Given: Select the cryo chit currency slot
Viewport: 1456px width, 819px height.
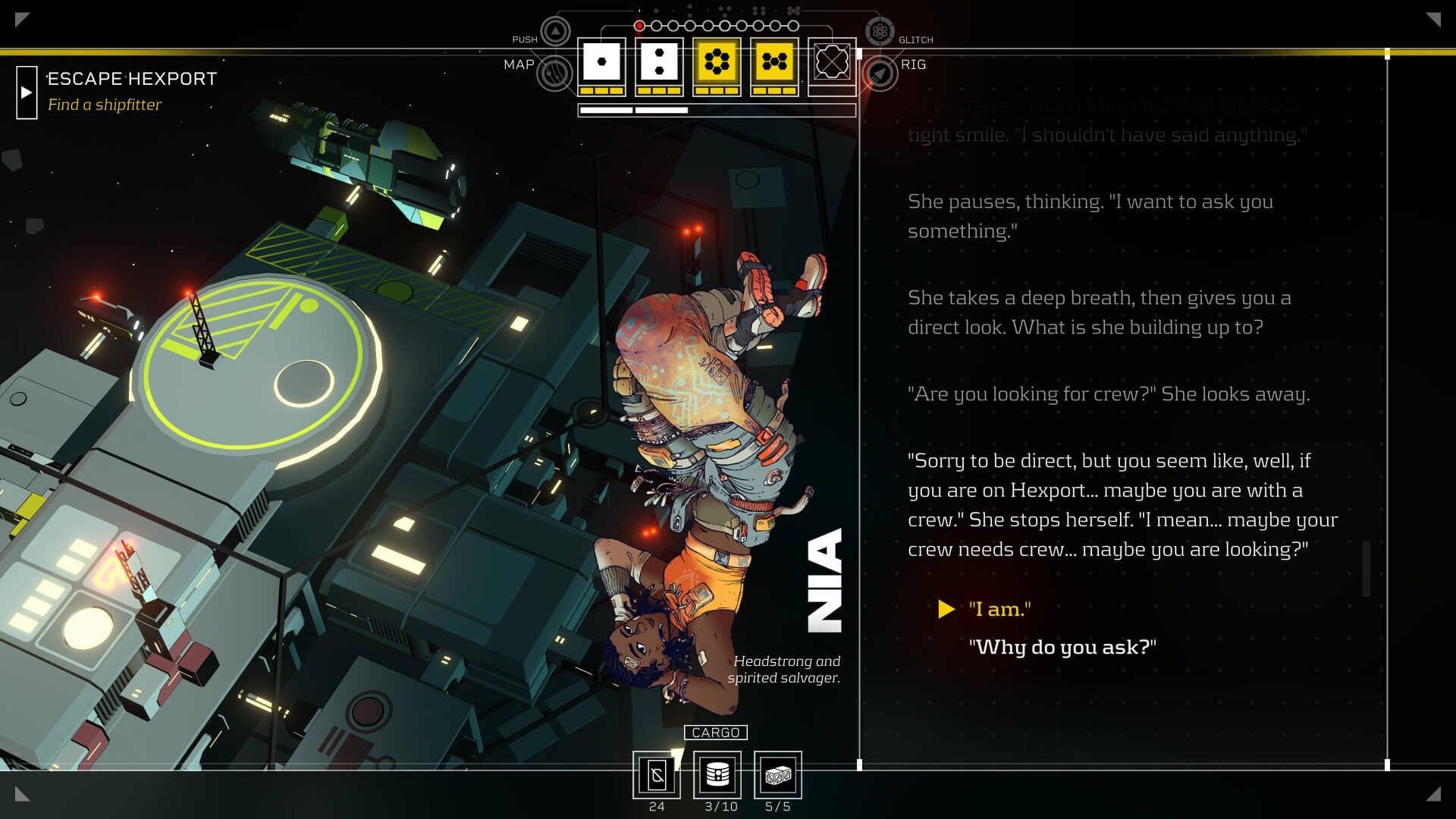Looking at the screenshot, I should 657,775.
